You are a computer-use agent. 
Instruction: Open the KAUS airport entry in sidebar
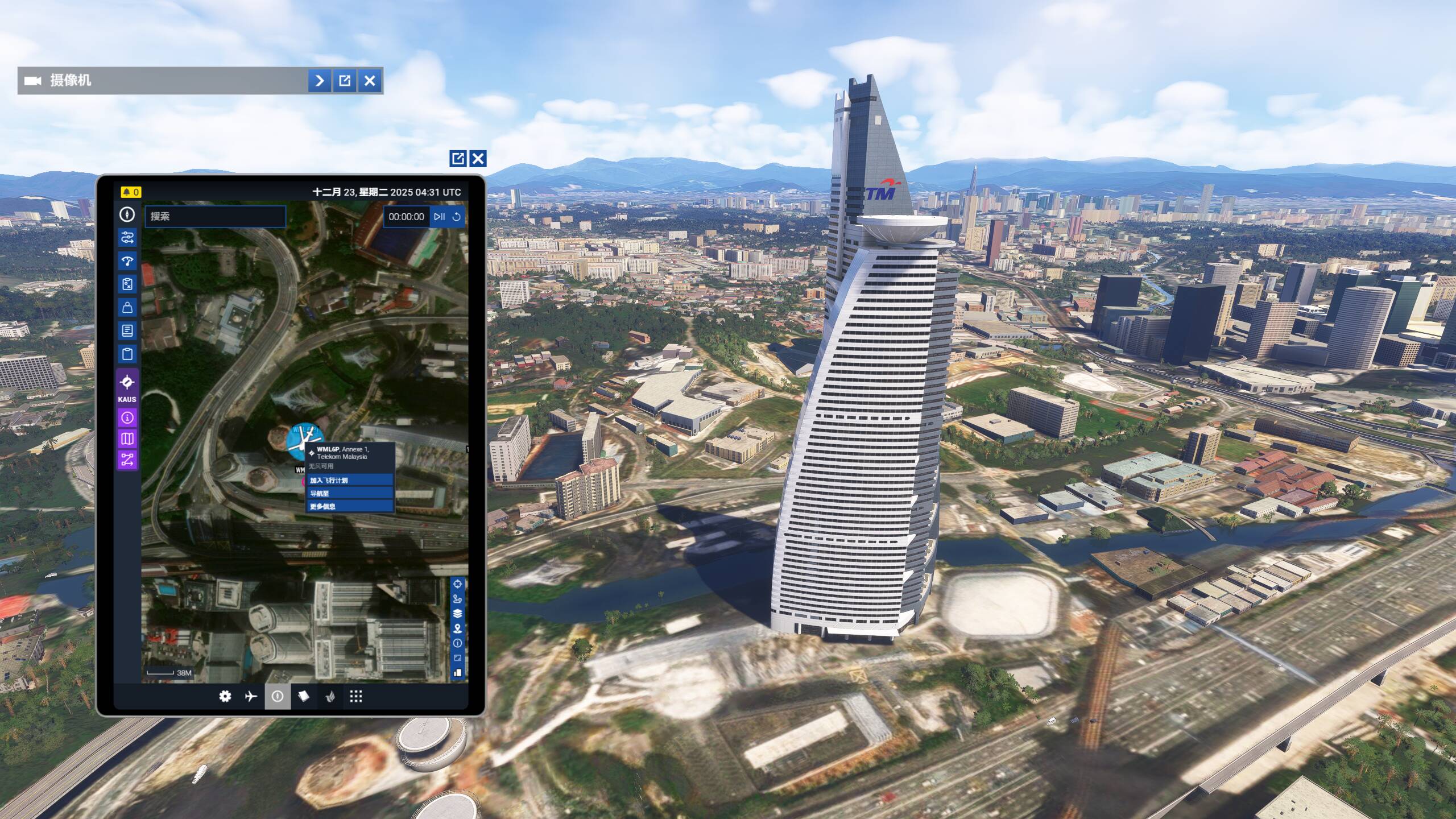point(127,387)
